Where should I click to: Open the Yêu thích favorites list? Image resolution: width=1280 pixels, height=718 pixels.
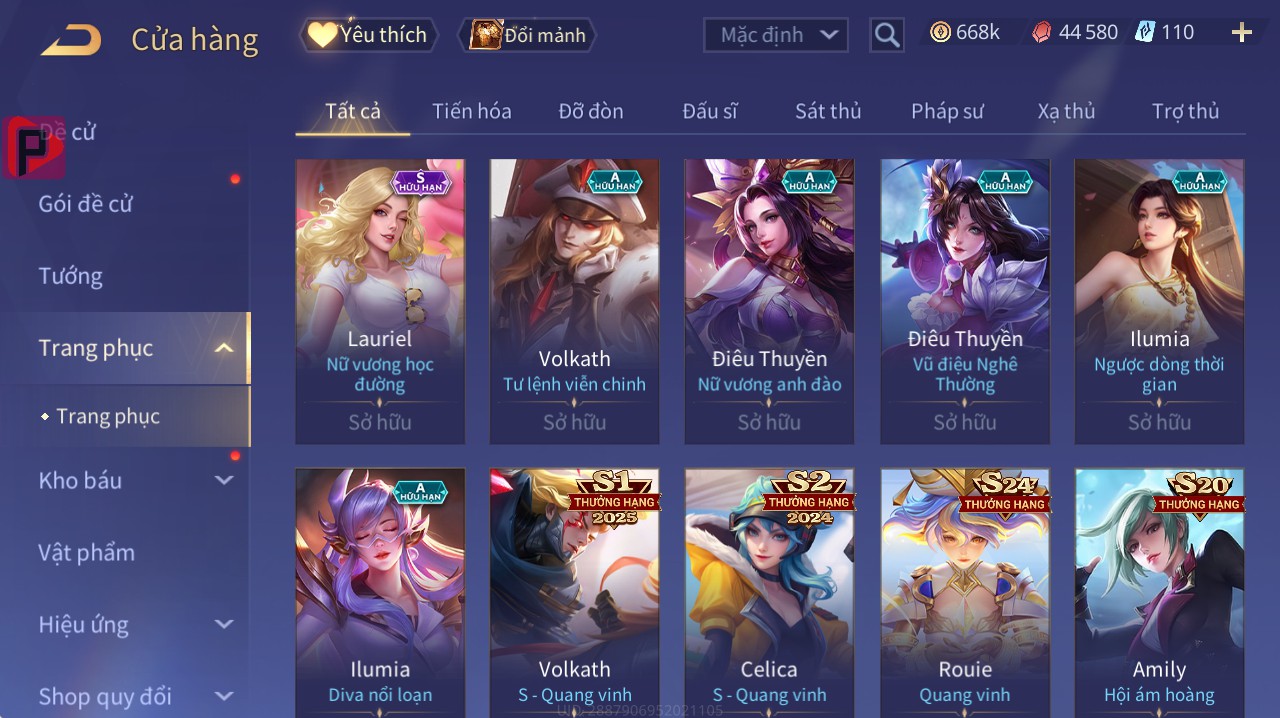point(368,35)
